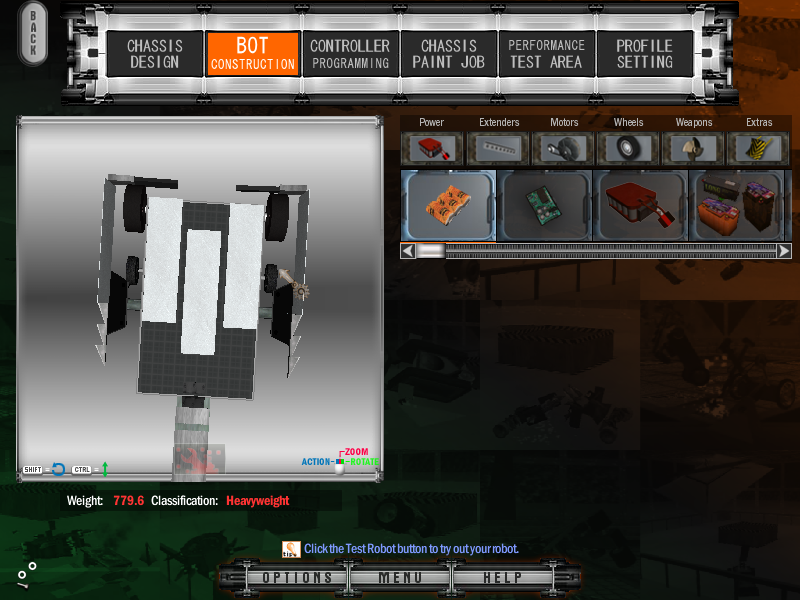Open the Chassis Paint Job tab

[x=448, y=54]
